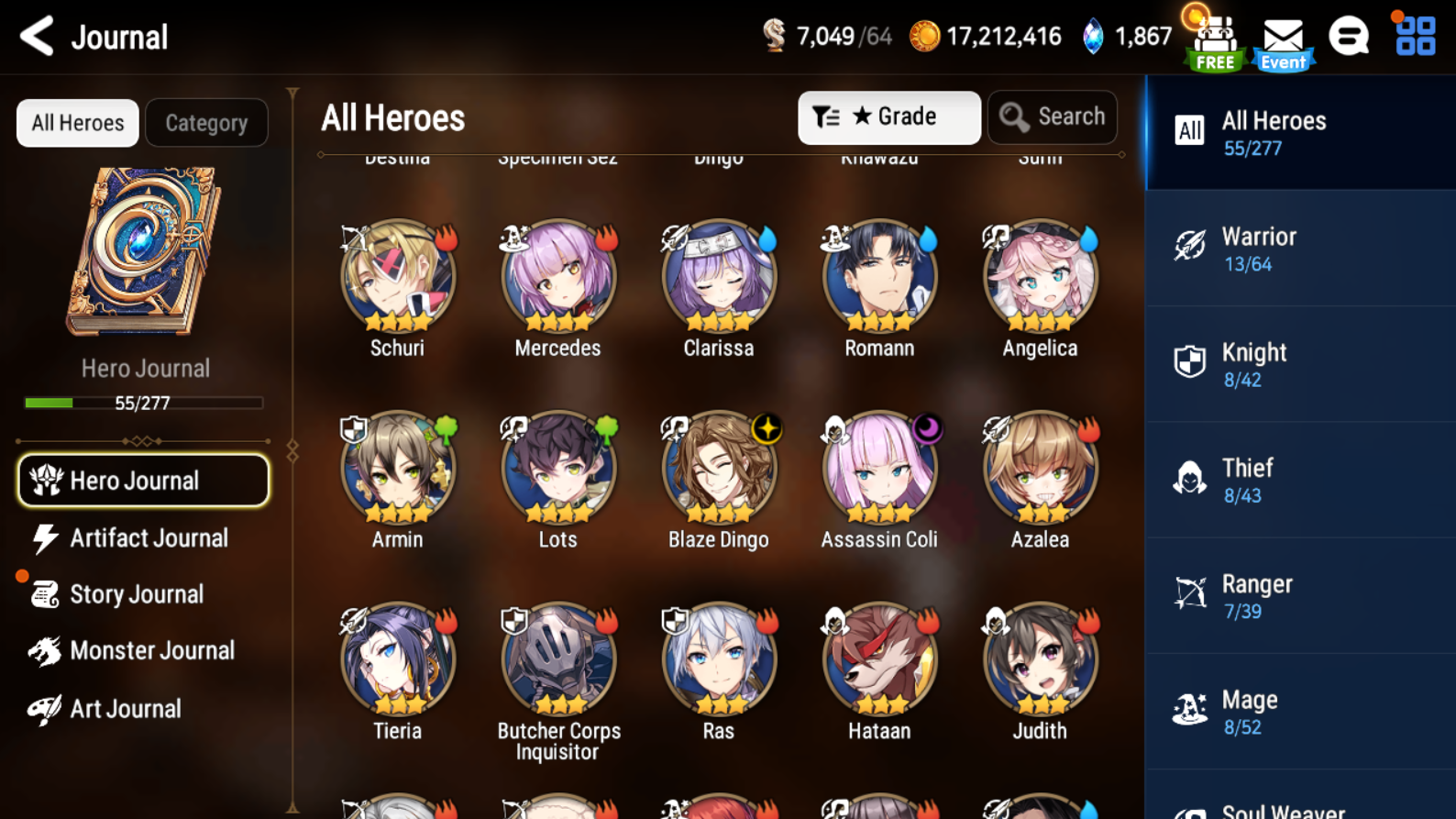Open the Grade sorting filter
1456x819 pixels.
click(x=888, y=116)
